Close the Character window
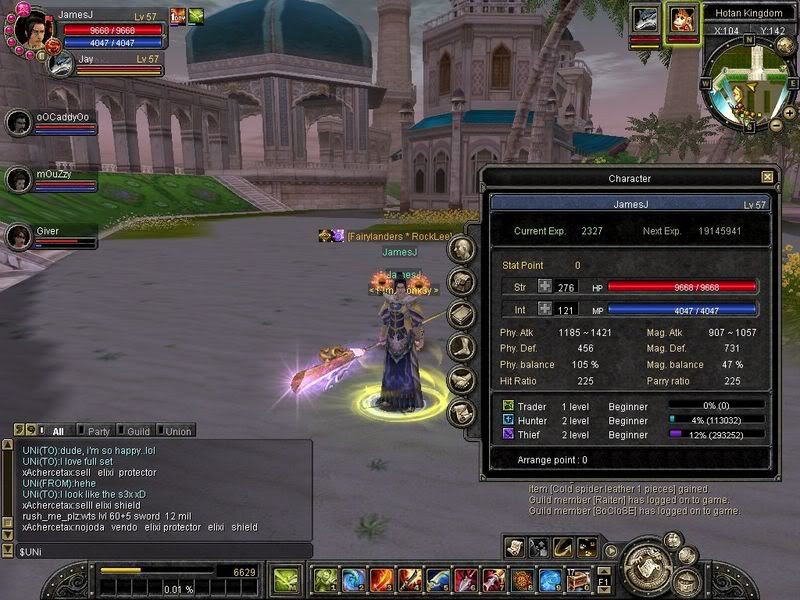800x600 pixels. [767, 177]
